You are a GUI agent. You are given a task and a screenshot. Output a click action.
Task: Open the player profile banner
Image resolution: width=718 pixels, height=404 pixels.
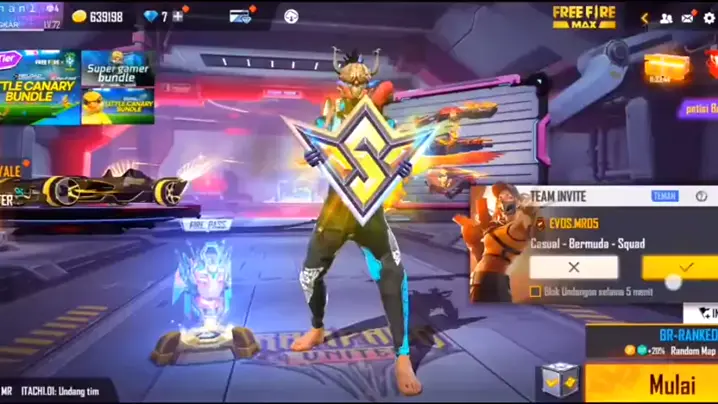click(x=30, y=15)
